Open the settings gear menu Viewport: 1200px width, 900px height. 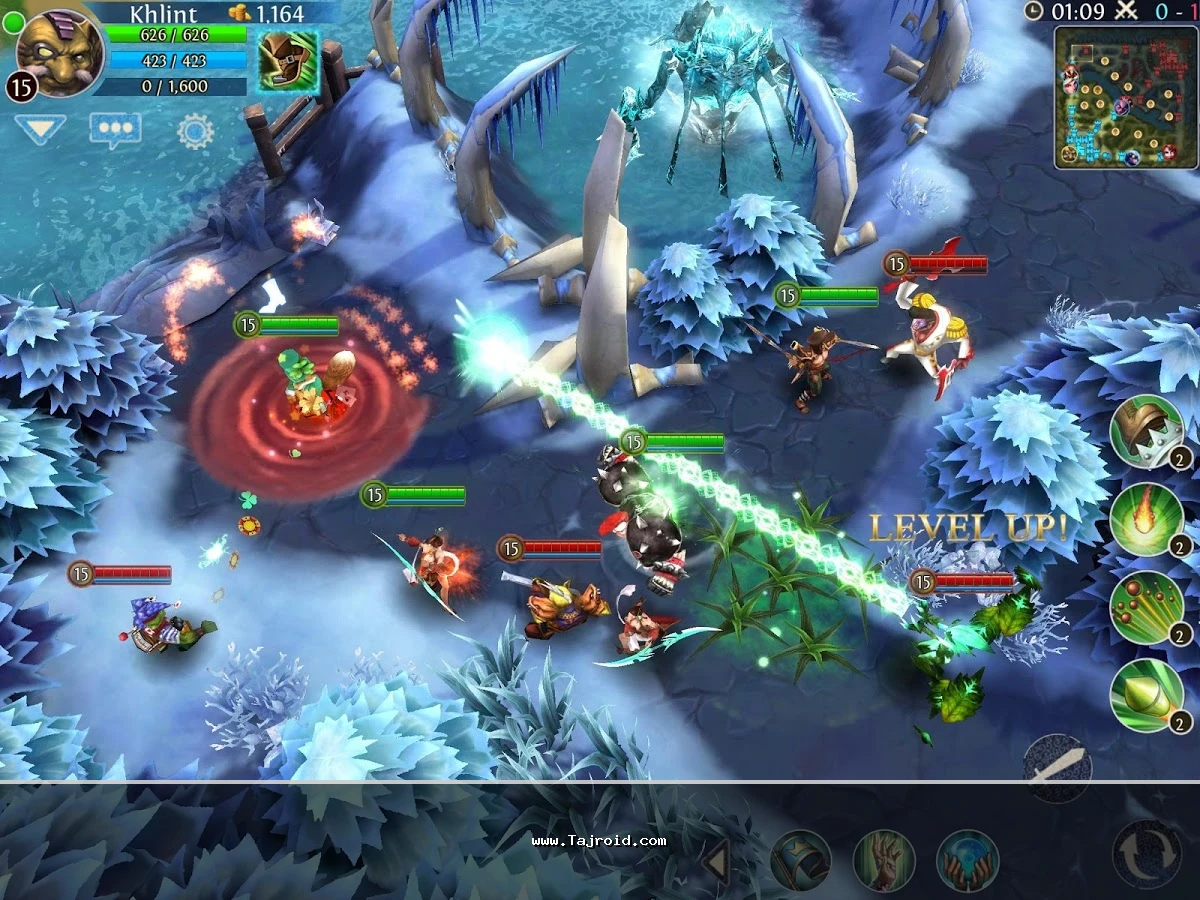point(195,131)
